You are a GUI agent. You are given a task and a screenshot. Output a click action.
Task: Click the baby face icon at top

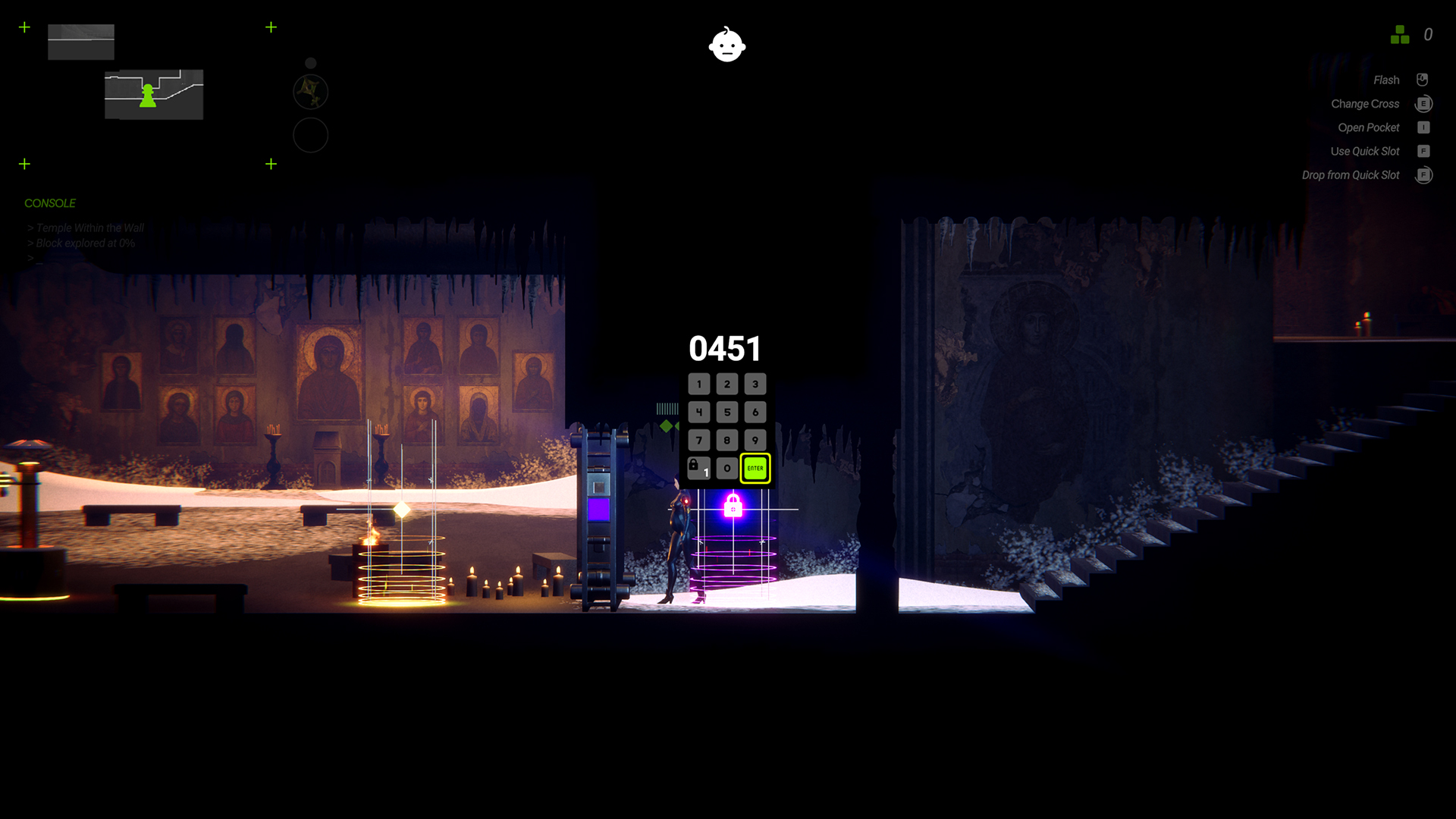point(727,45)
